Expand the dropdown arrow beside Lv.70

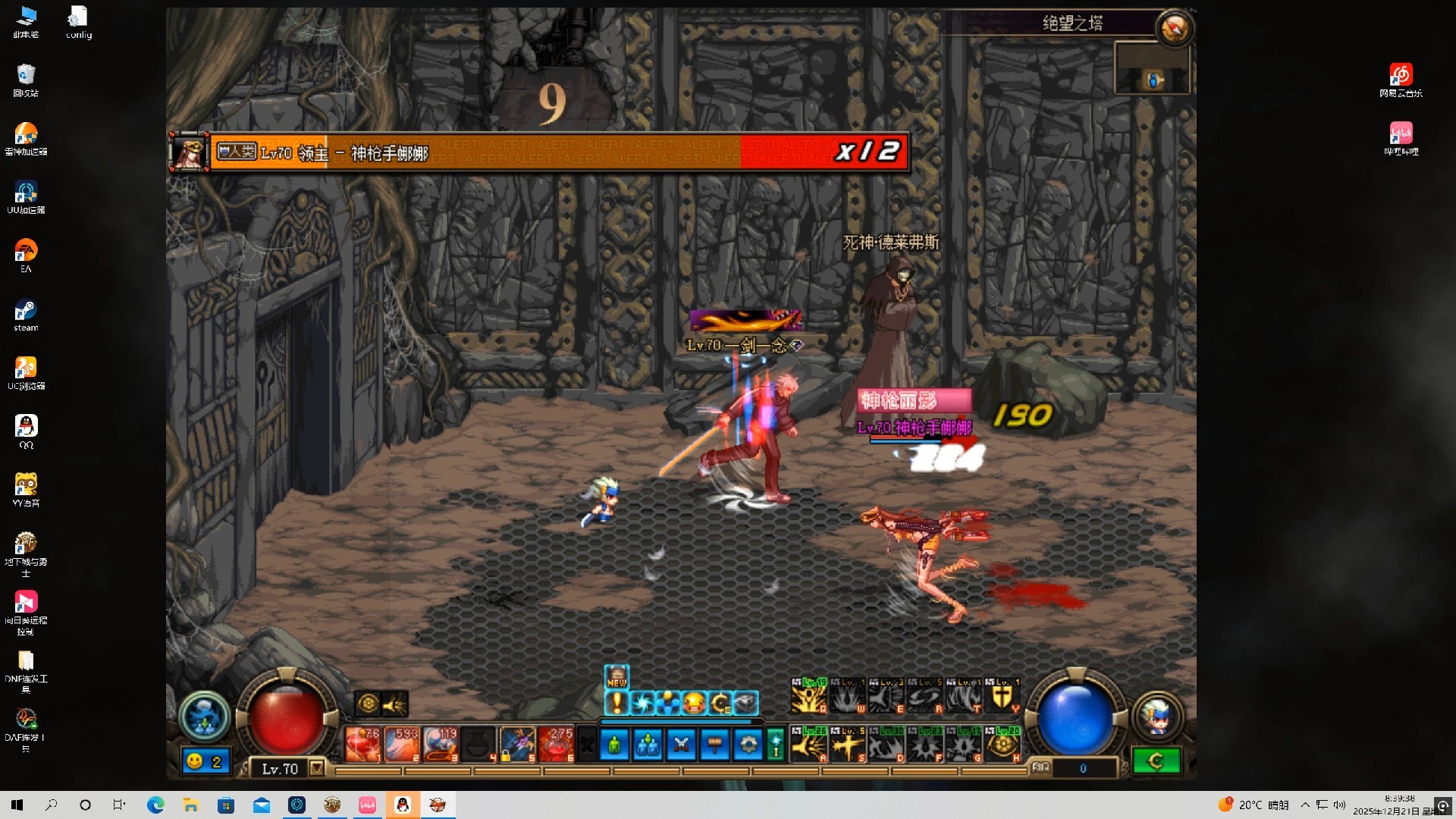317,768
